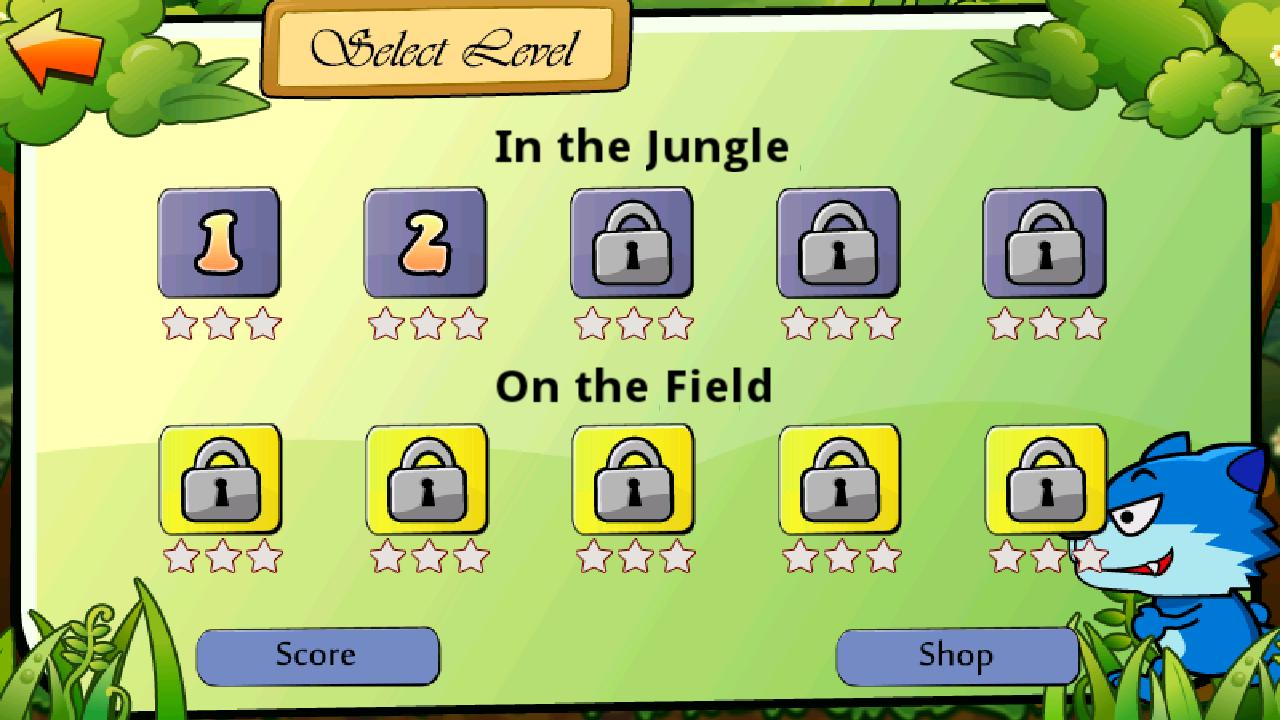Choose level 2 in the Jungle
Viewport: 1280px width, 720px height.
(x=425, y=243)
